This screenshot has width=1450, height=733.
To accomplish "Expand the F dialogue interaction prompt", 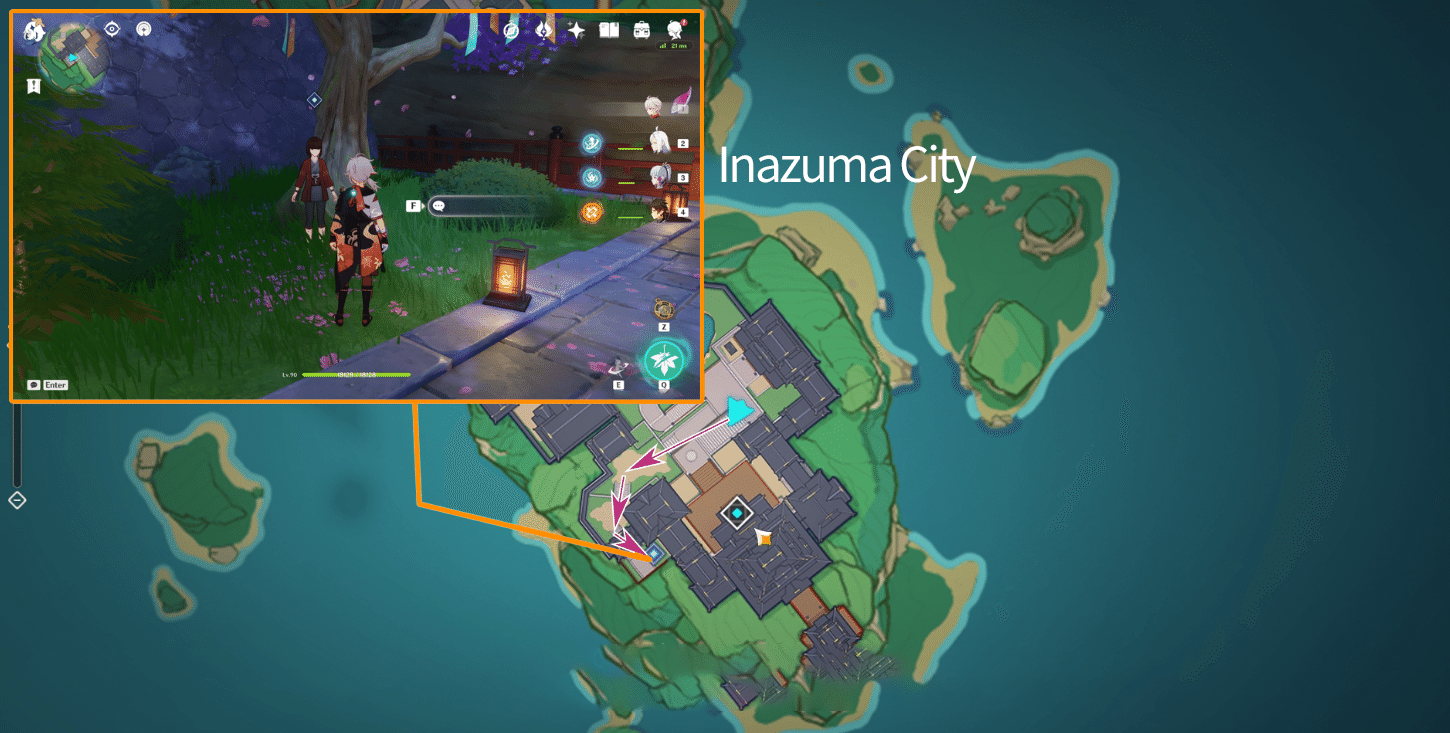I will pos(414,204).
